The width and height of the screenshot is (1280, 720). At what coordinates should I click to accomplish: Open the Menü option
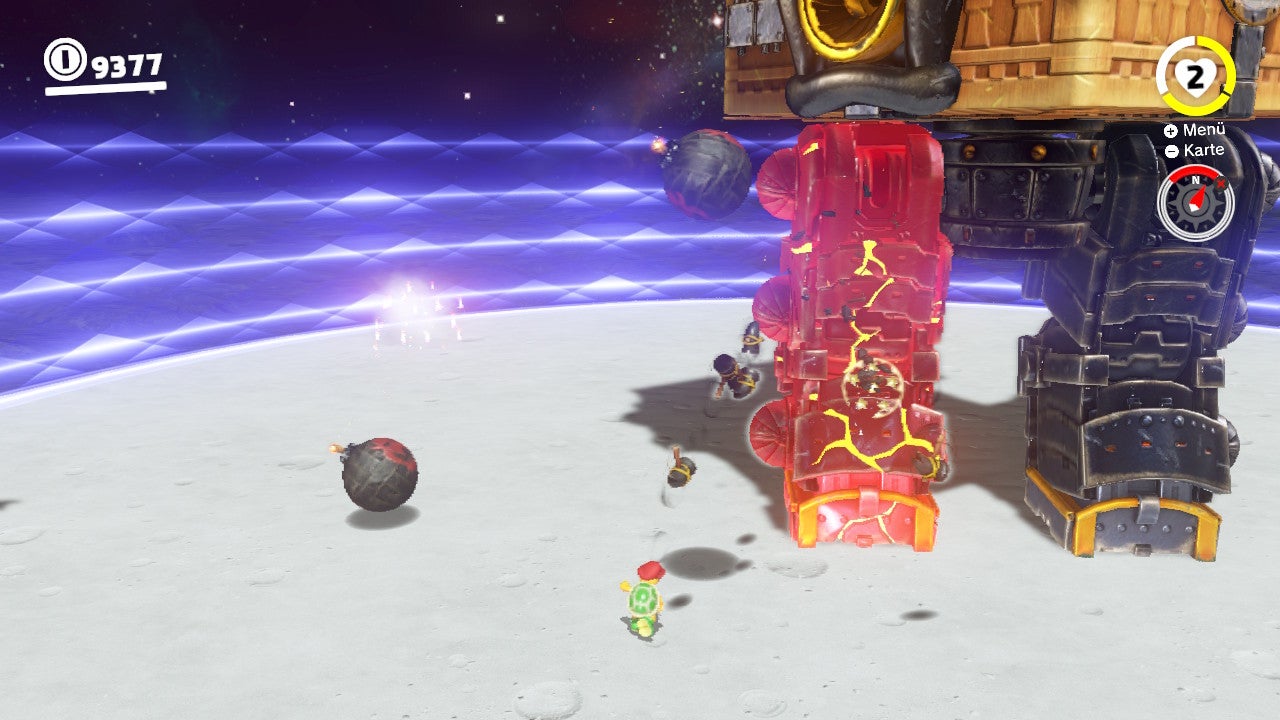1205,129
